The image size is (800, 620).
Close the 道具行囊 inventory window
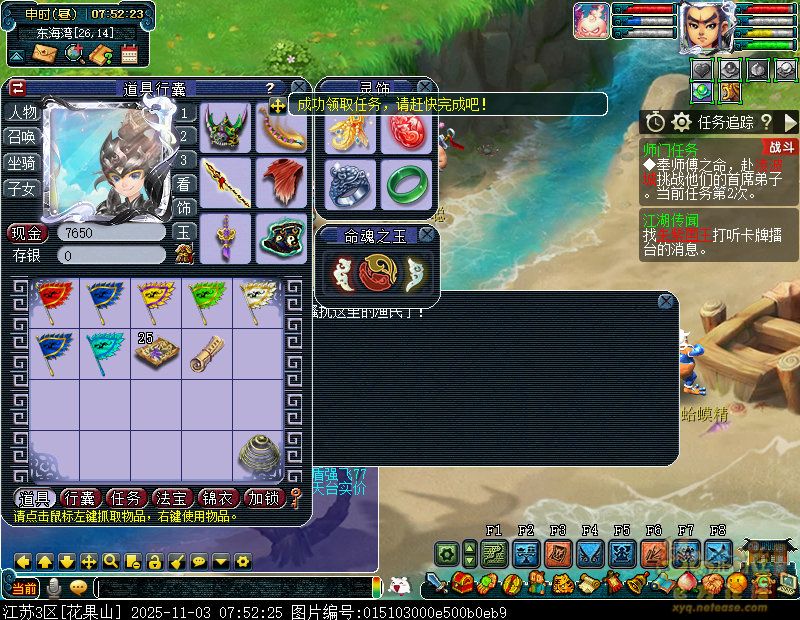click(x=297, y=88)
